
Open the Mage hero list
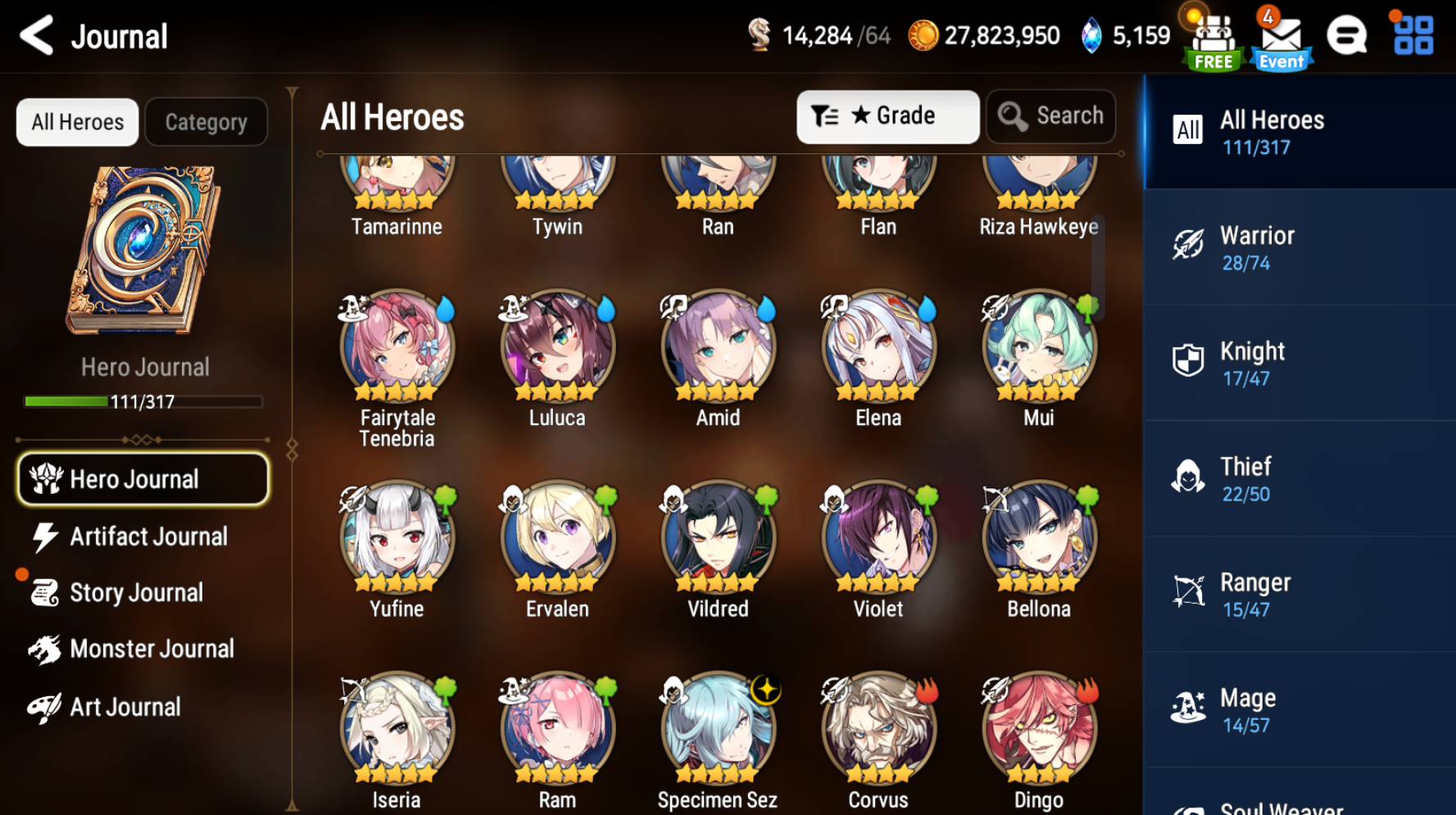point(1298,709)
